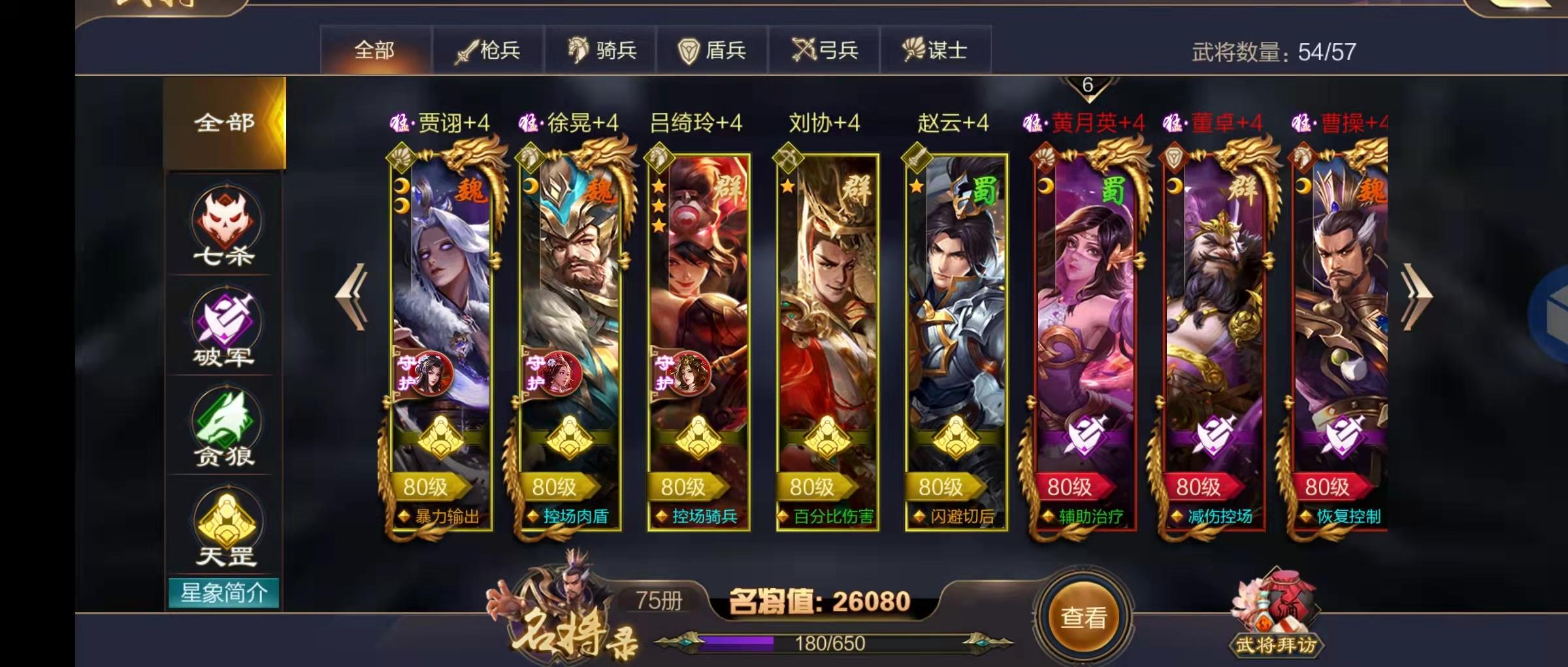
Task: Select 赵云+4 hero card
Action: pos(951,327)
